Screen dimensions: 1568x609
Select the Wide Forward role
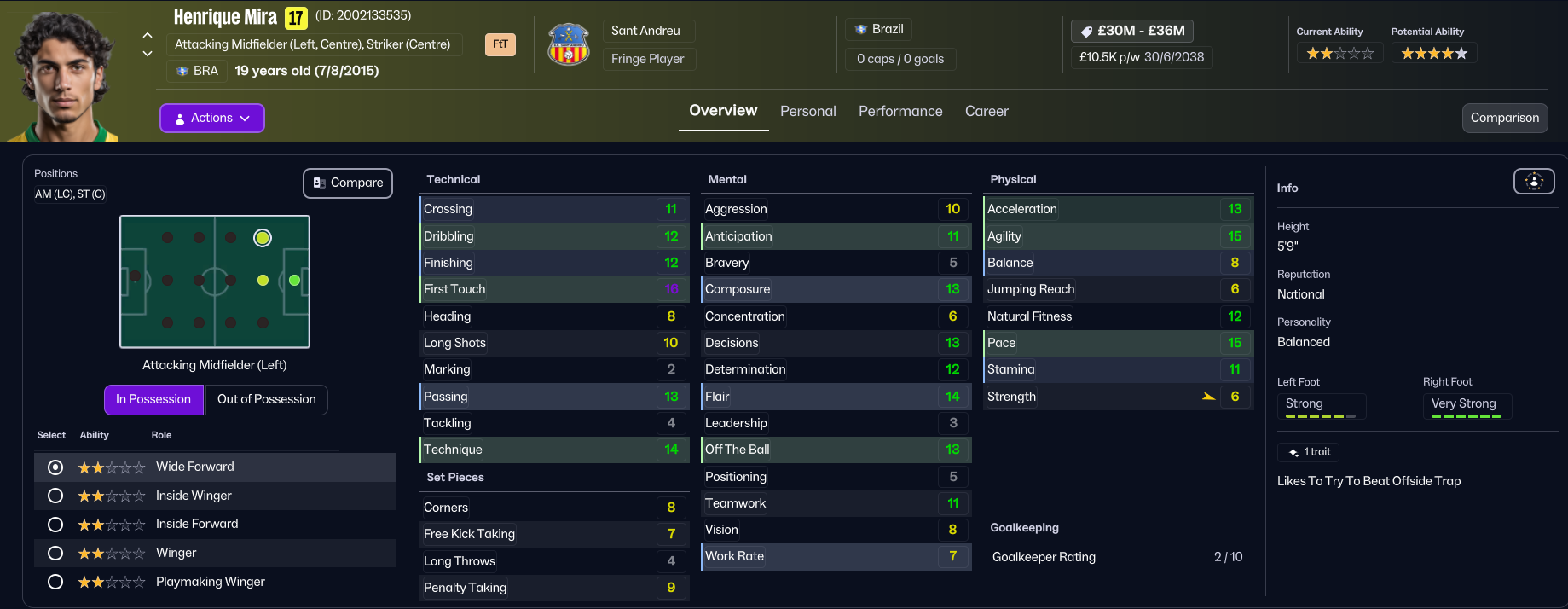(55, 467)
